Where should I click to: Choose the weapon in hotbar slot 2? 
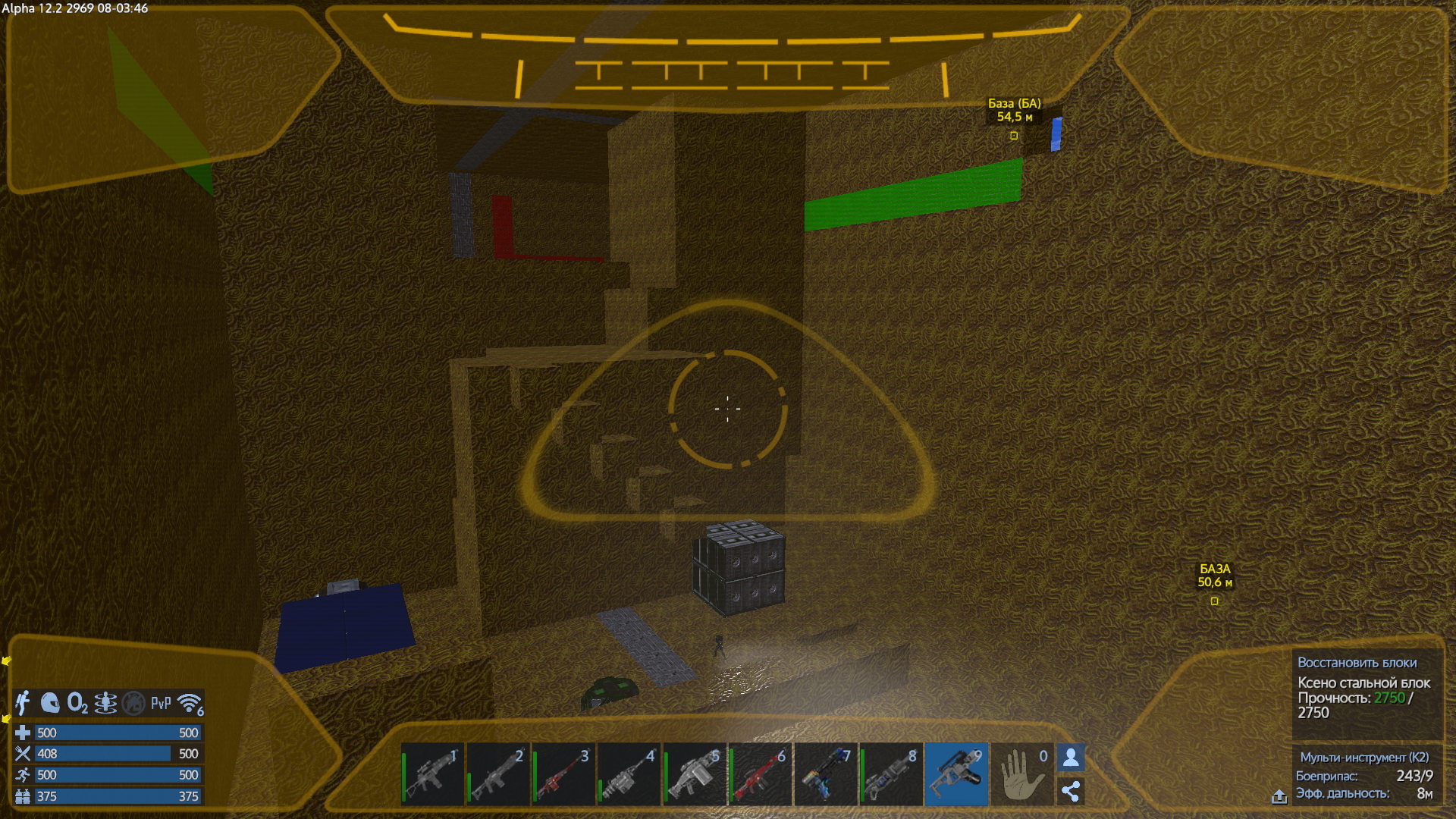click(498, 774)
